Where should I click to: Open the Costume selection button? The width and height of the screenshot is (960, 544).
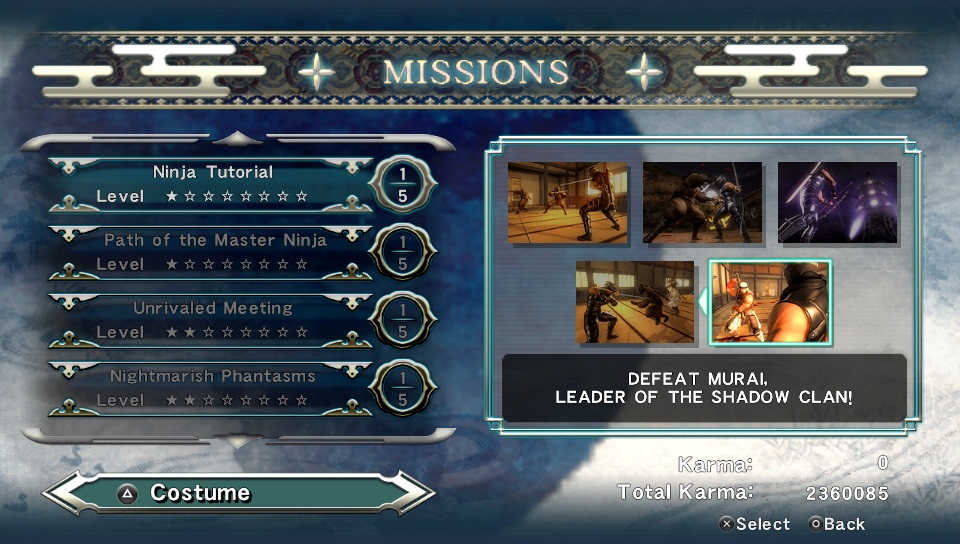coord(238,493)
